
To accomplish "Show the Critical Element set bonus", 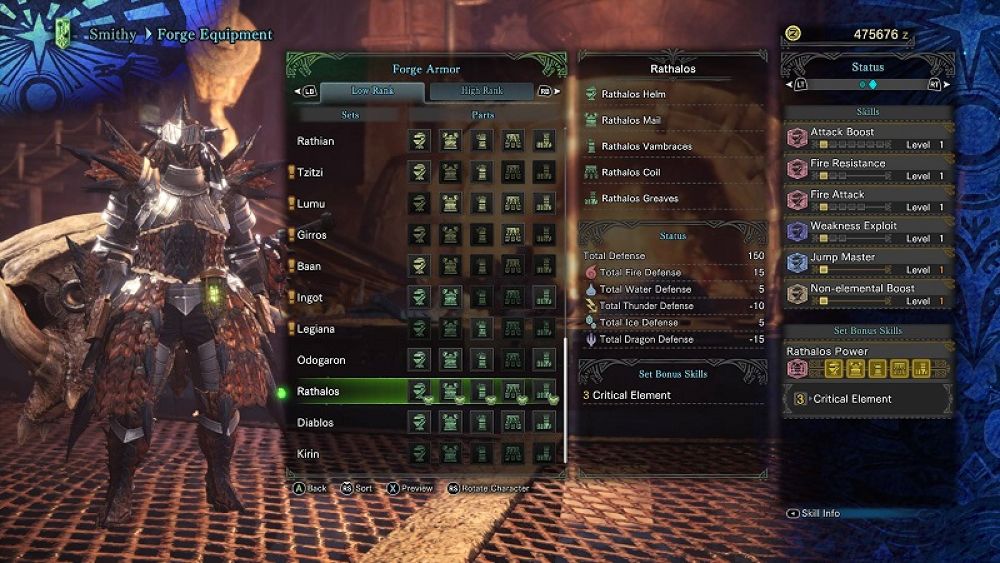I will pyautogui.click(x=852, y=399).
